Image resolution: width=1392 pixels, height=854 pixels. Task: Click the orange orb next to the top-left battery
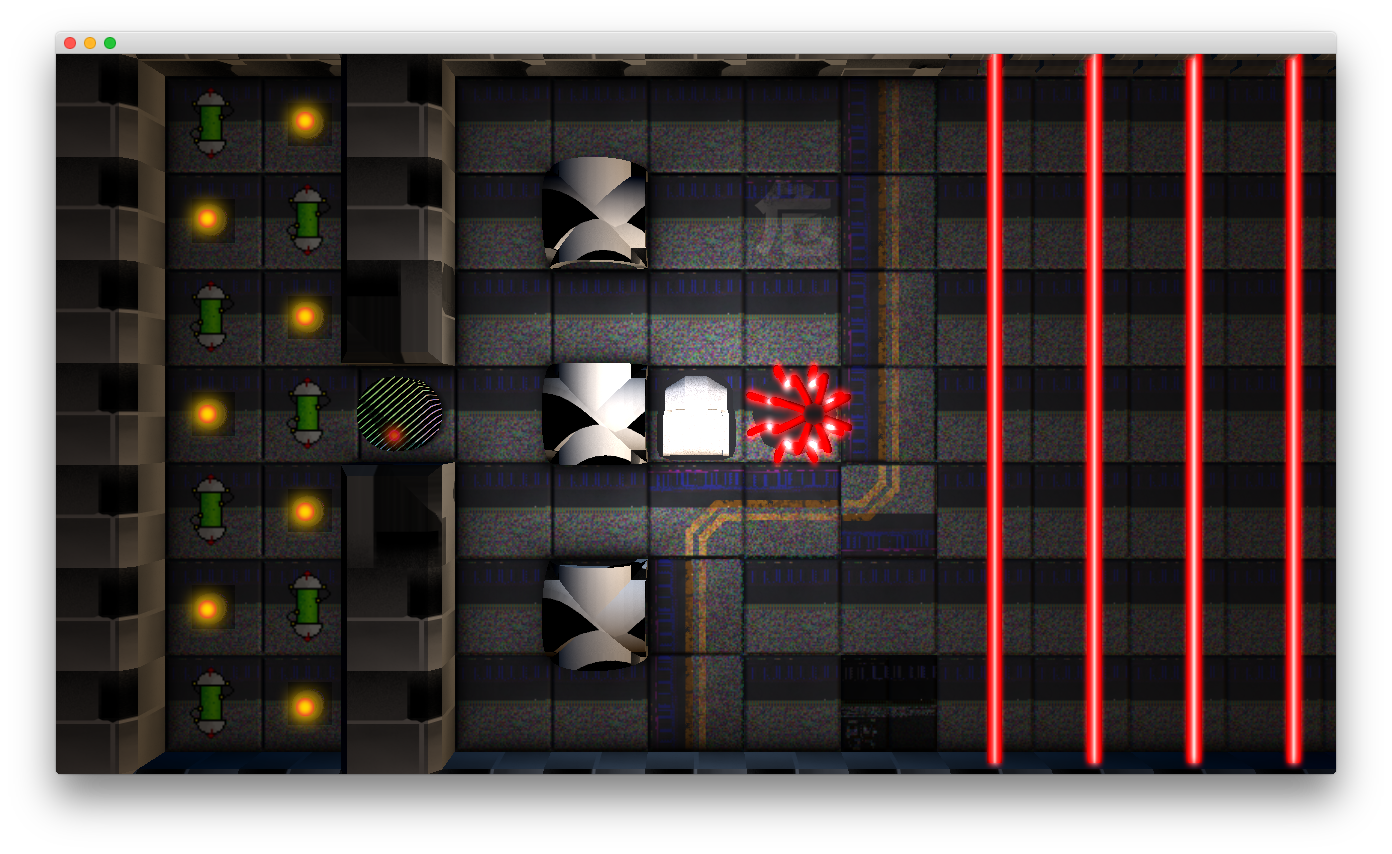[305, 120]
